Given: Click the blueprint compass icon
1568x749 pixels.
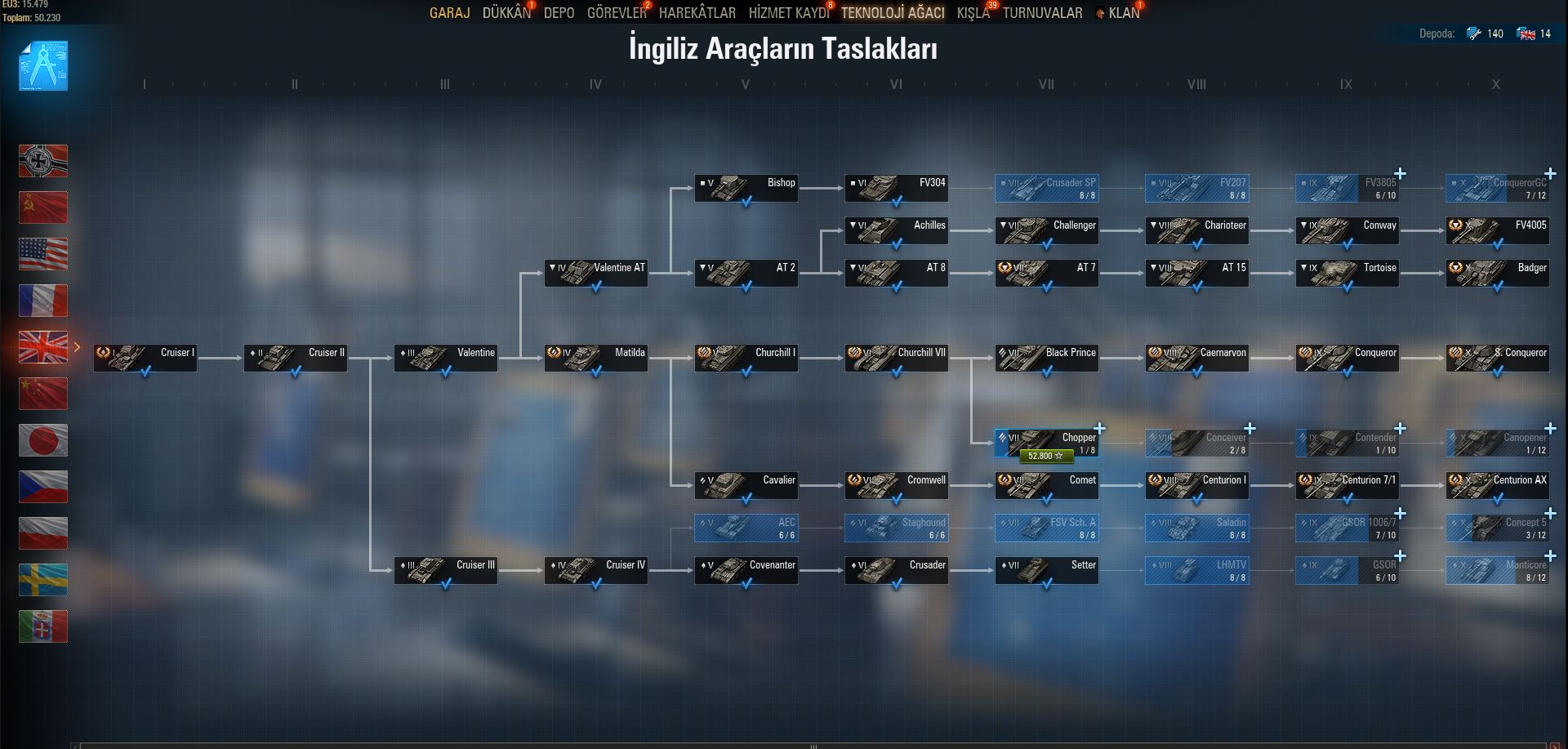Looking at the screenshot, I should (43, 65).
